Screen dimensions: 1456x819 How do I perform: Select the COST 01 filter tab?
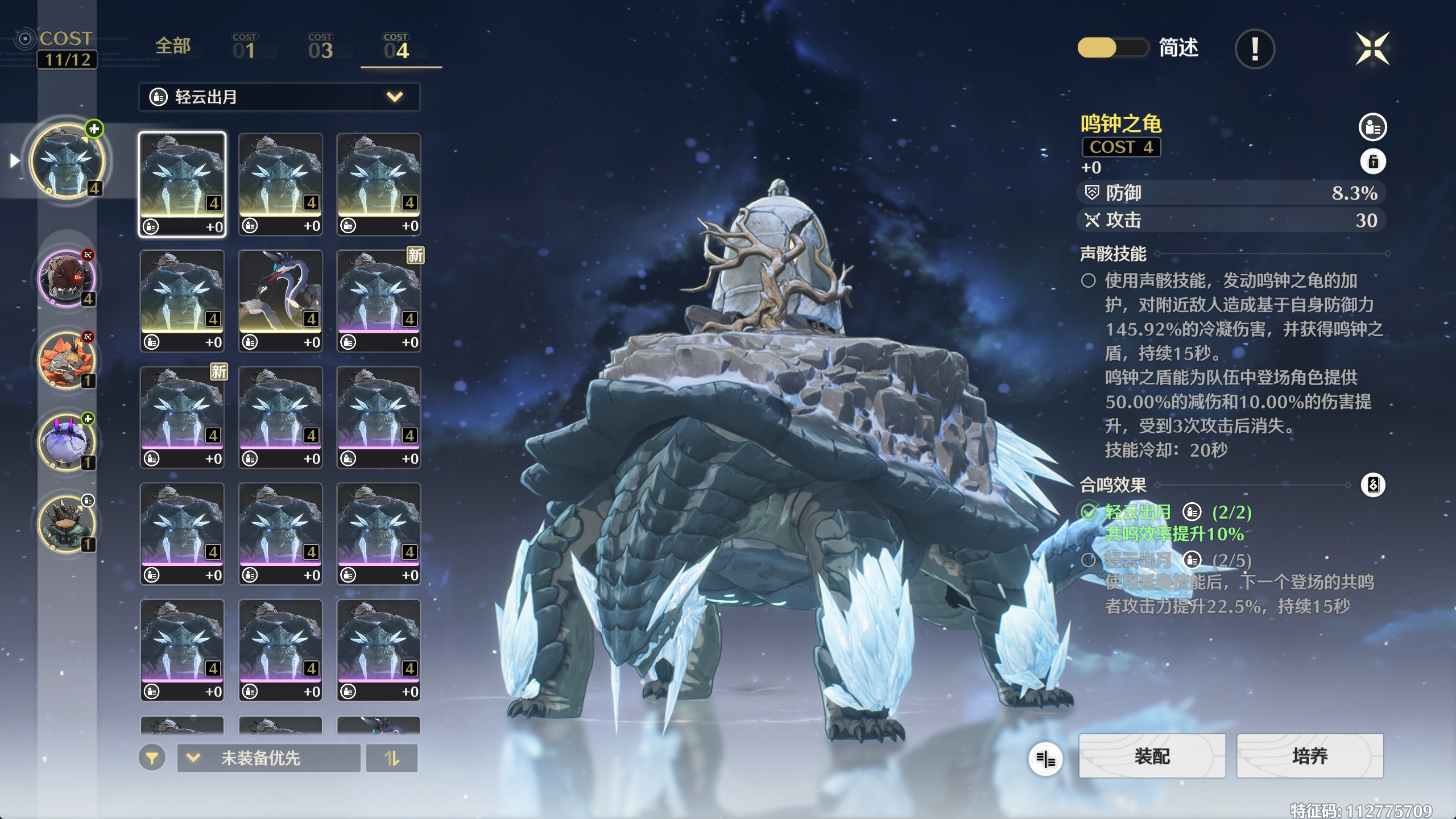(x=245, y=48)
